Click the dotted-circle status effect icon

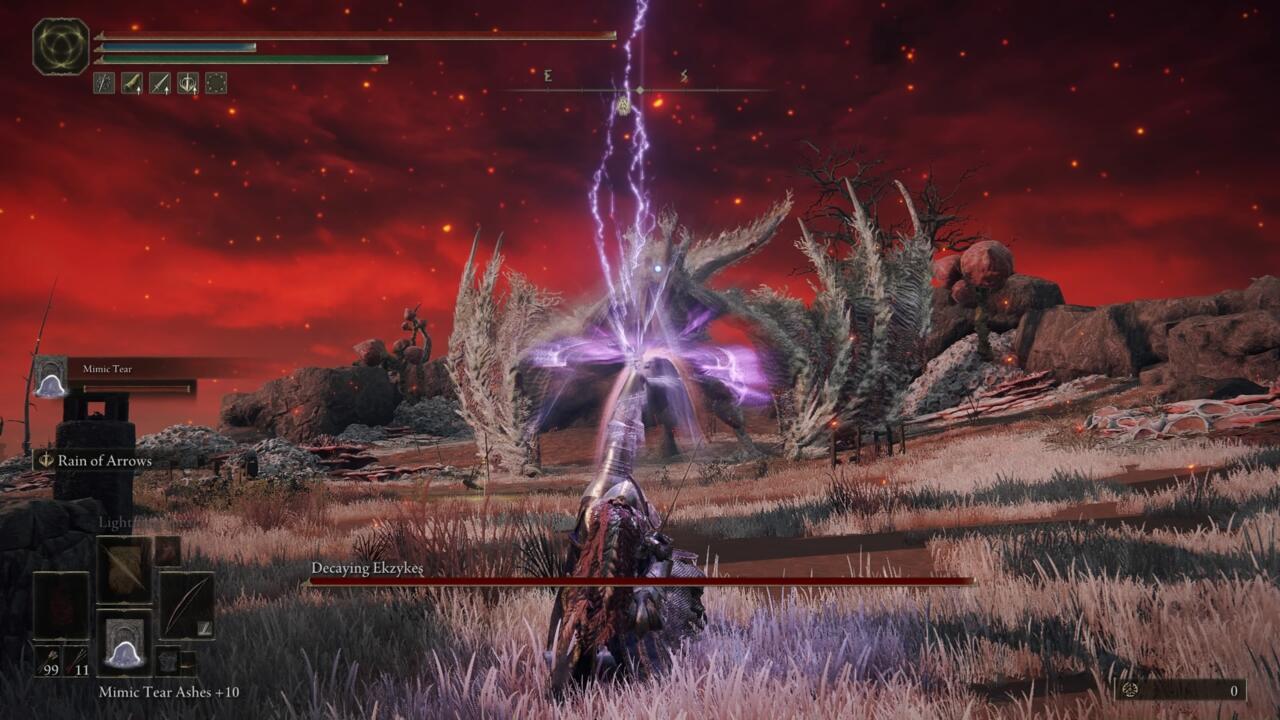tap(216, 82)
